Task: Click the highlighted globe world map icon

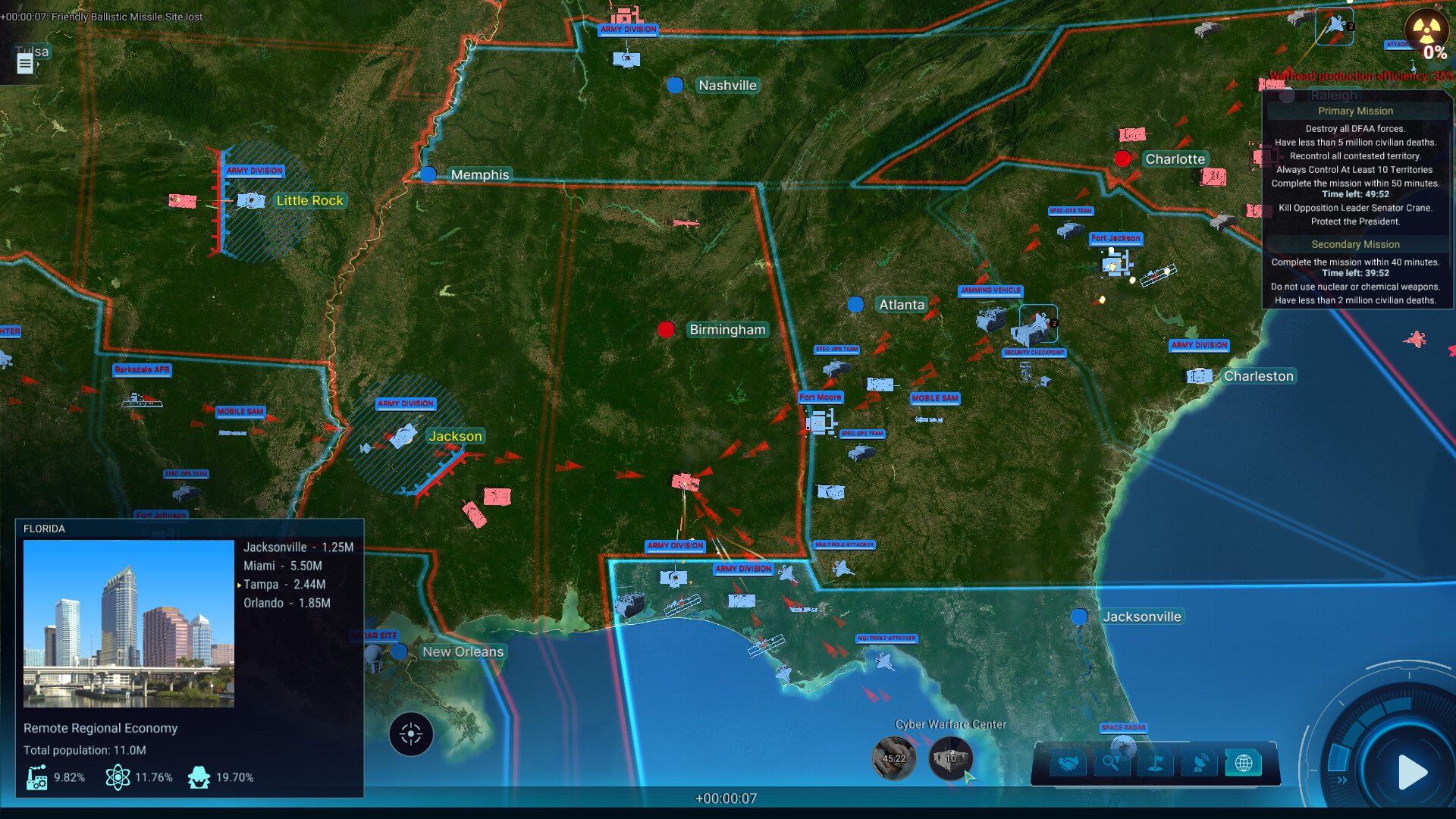Action: point(1244,763)
